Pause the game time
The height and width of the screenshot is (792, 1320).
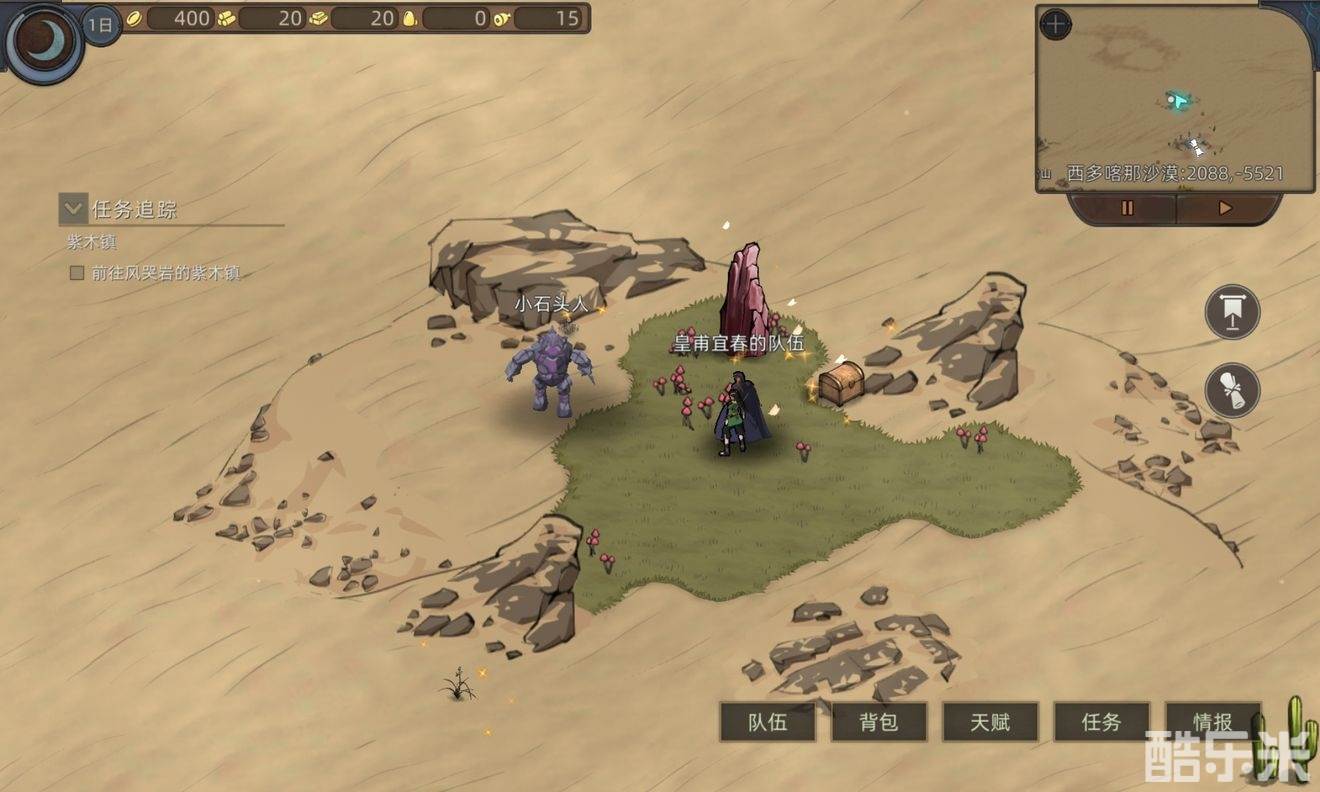(1127, 209)
